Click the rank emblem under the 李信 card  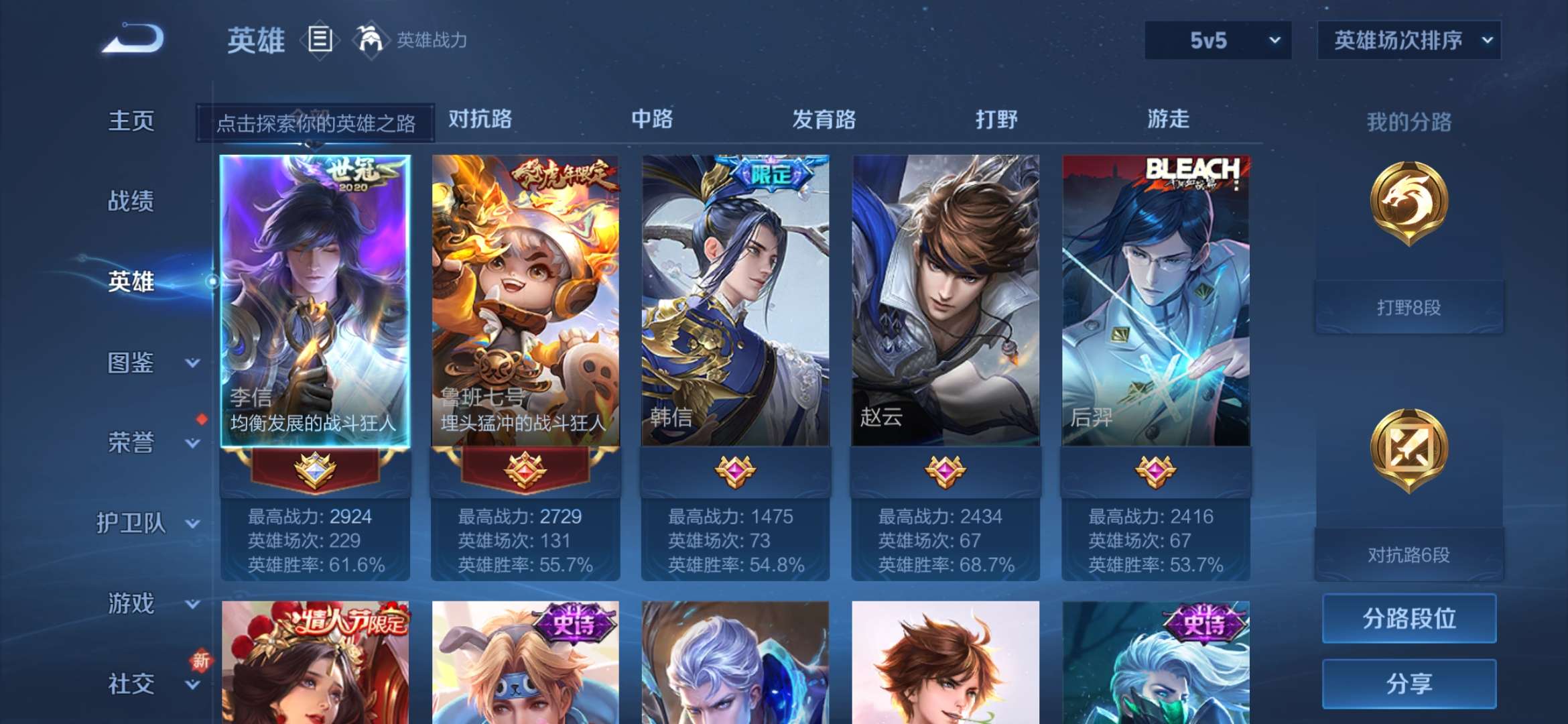click(314, 472)
